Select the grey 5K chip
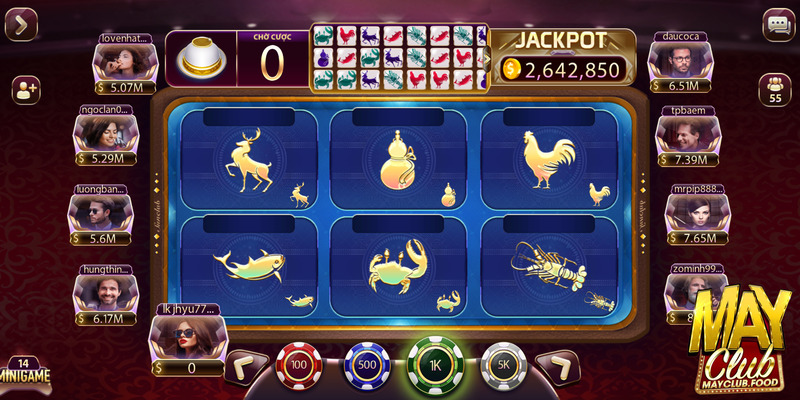Image resolution: width=800 pixels, height=400 pixels. [x=503, y=364]
